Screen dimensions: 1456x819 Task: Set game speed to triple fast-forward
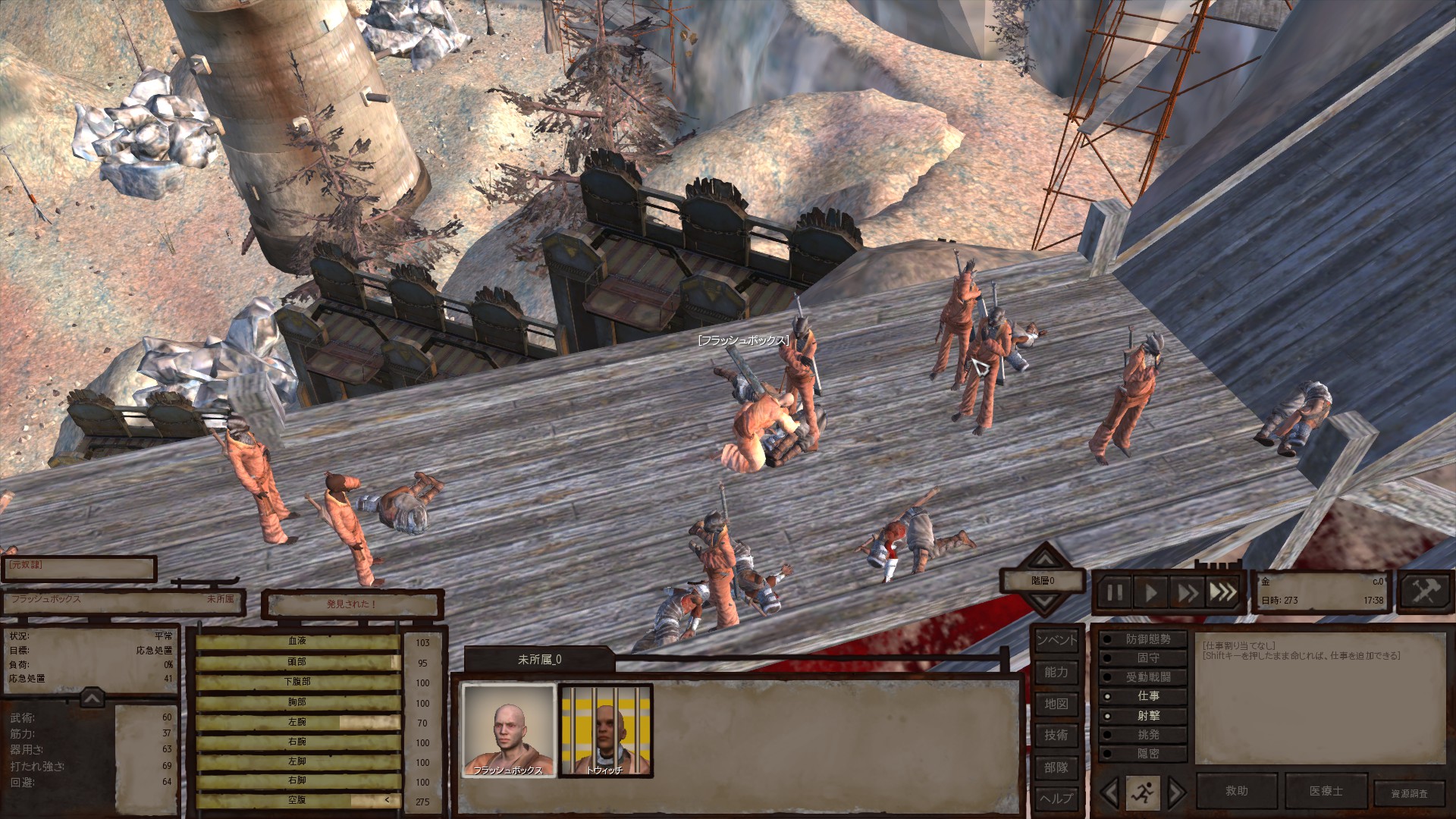click(1222, 591)
